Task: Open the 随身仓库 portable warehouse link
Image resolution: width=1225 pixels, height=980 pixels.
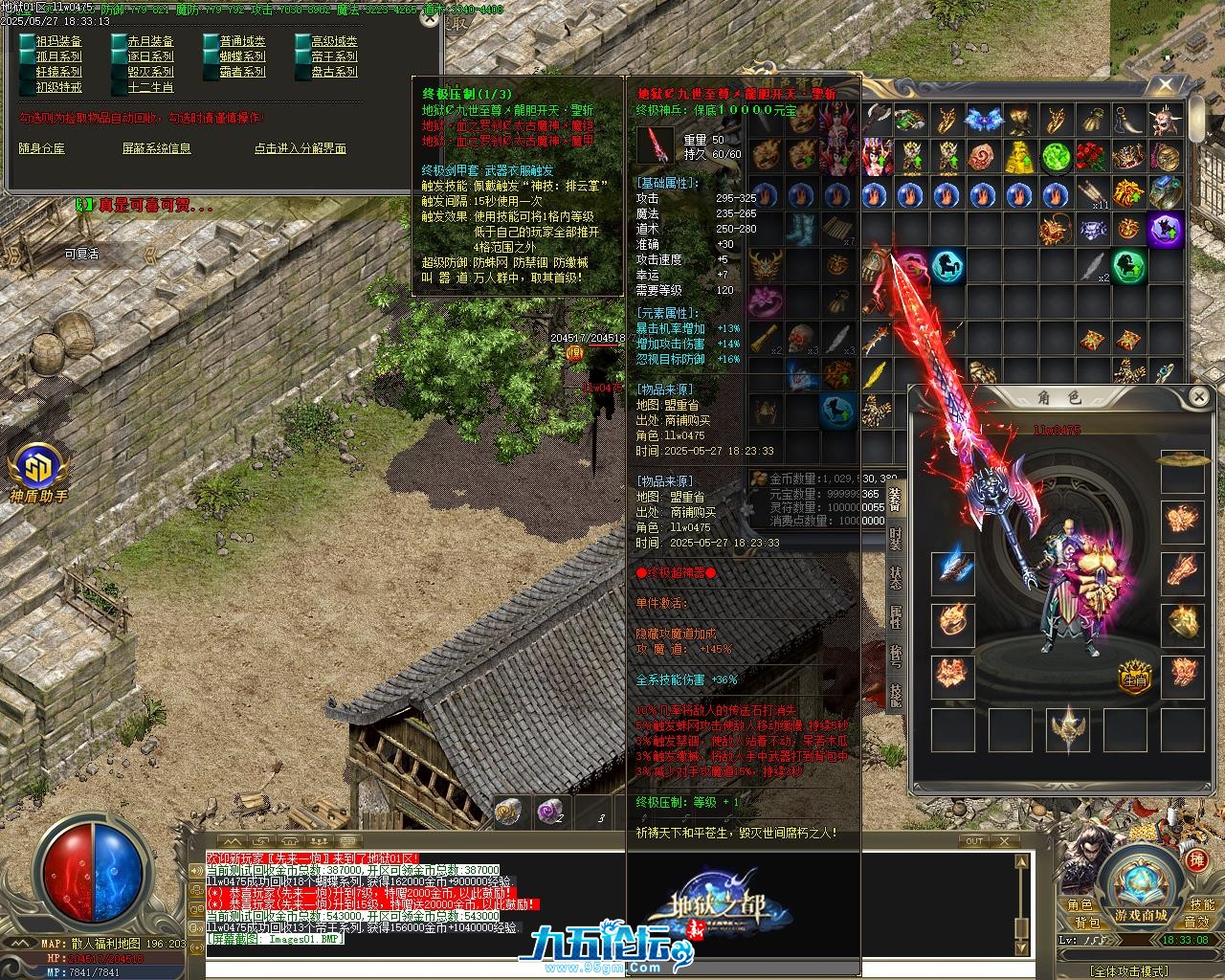Action: 42,148
